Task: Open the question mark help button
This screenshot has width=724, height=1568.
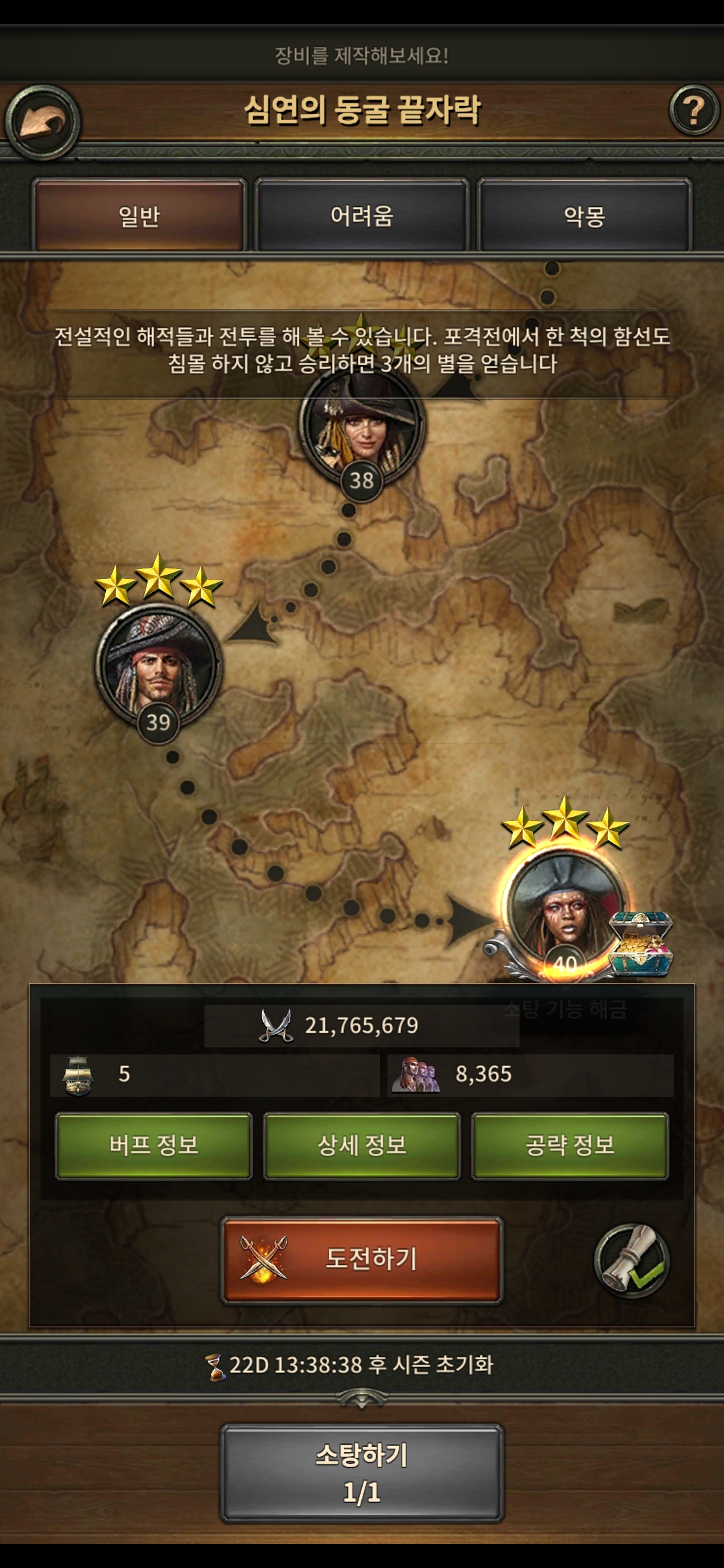Action: coord(693,110)
